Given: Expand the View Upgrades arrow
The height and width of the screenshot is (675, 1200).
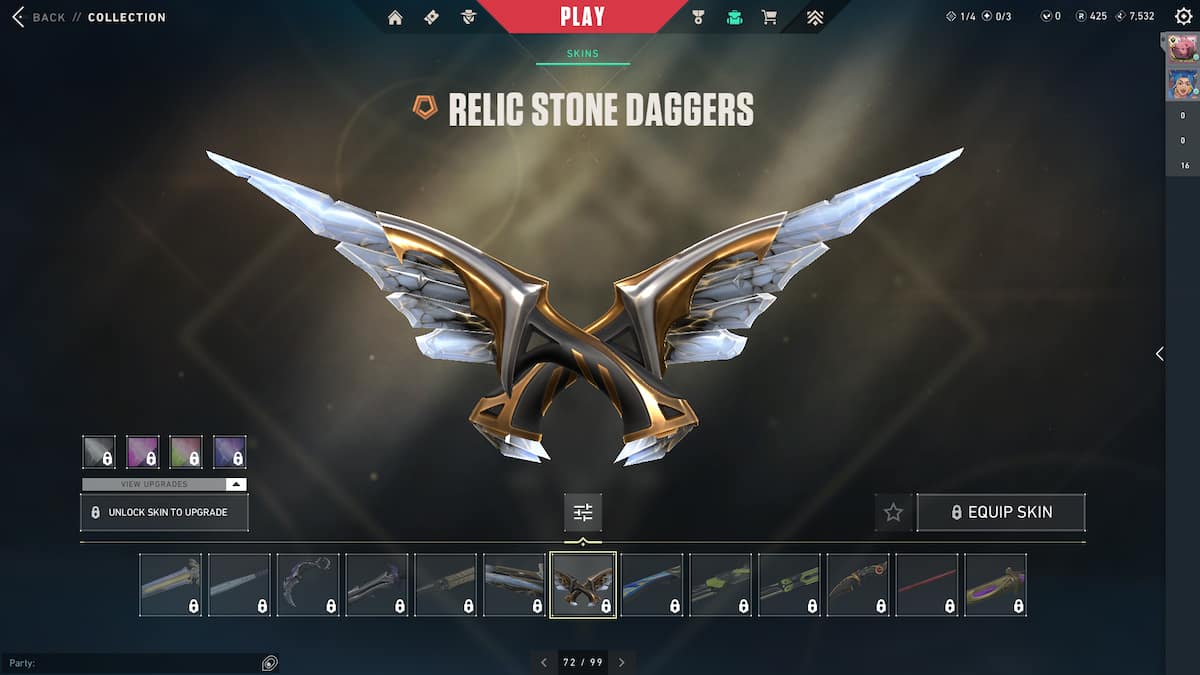Looking at the screenshot, I should pyautogui.click(x=235, y=484).
